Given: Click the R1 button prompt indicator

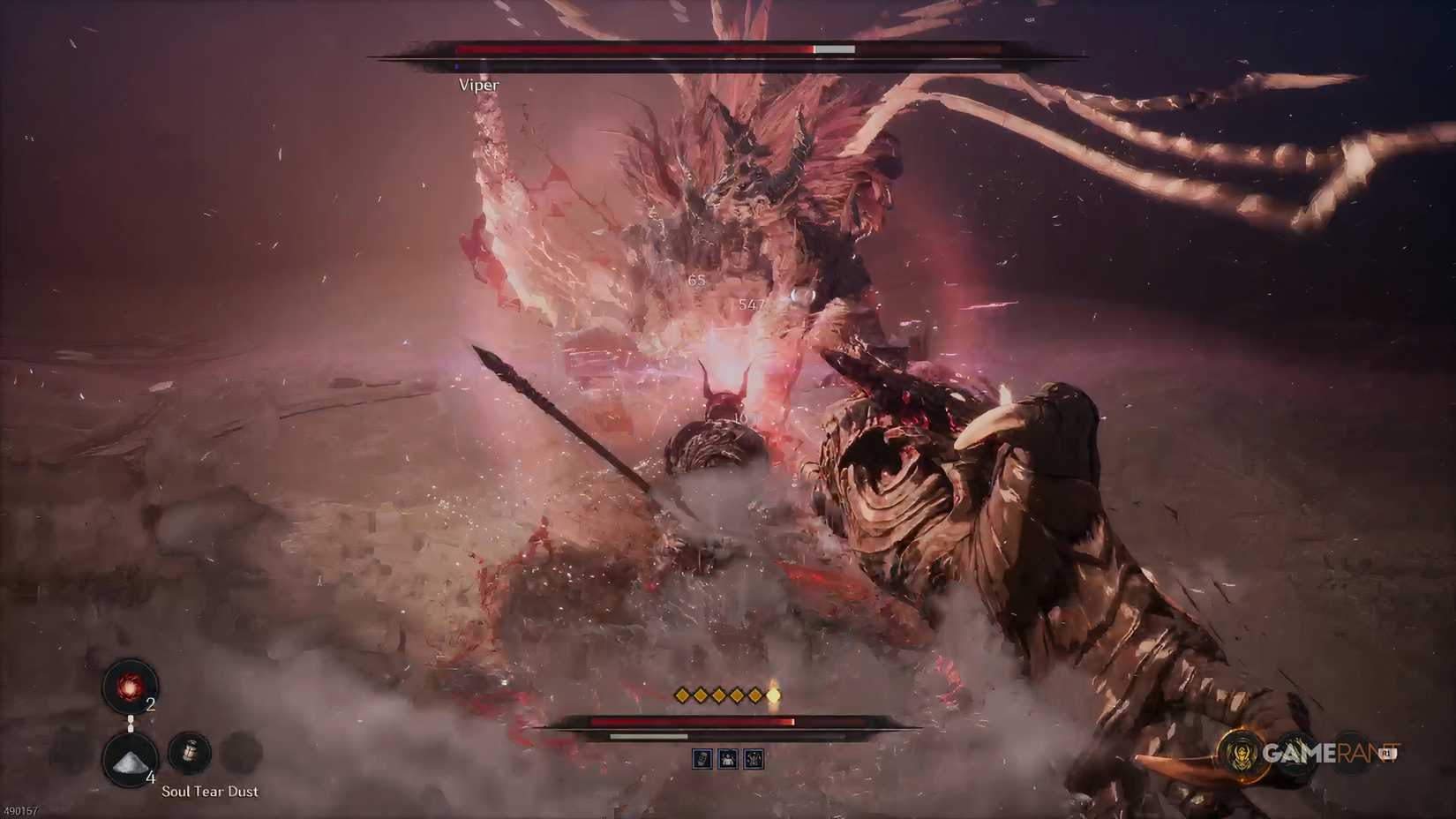Looking at the screenshot, I should [x=1386, y=753].
